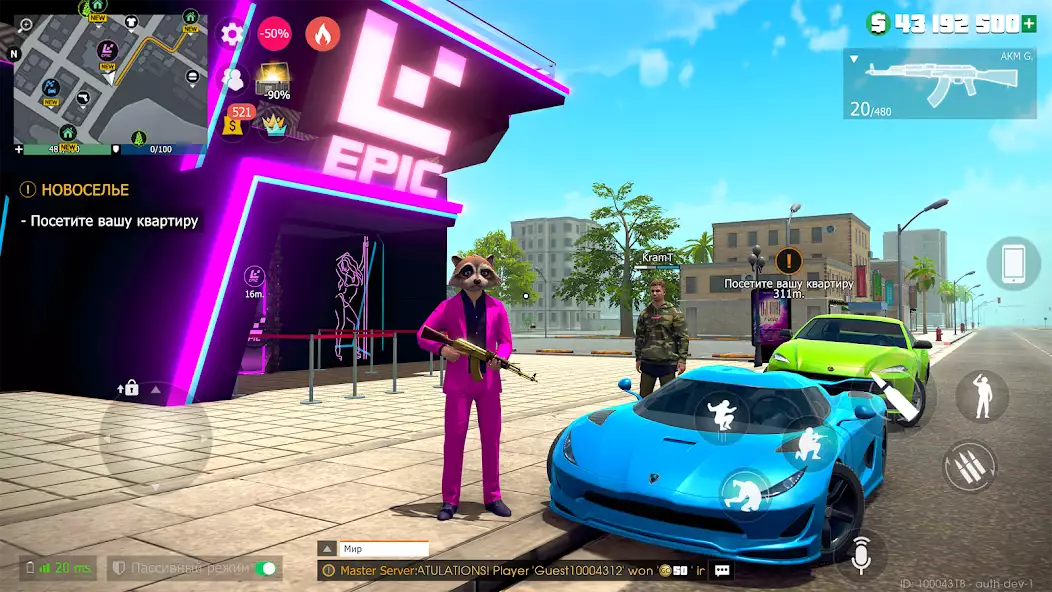Select the AKM G. weapon panel
The height and width of the screenshot is (592, 1052).
939,84
